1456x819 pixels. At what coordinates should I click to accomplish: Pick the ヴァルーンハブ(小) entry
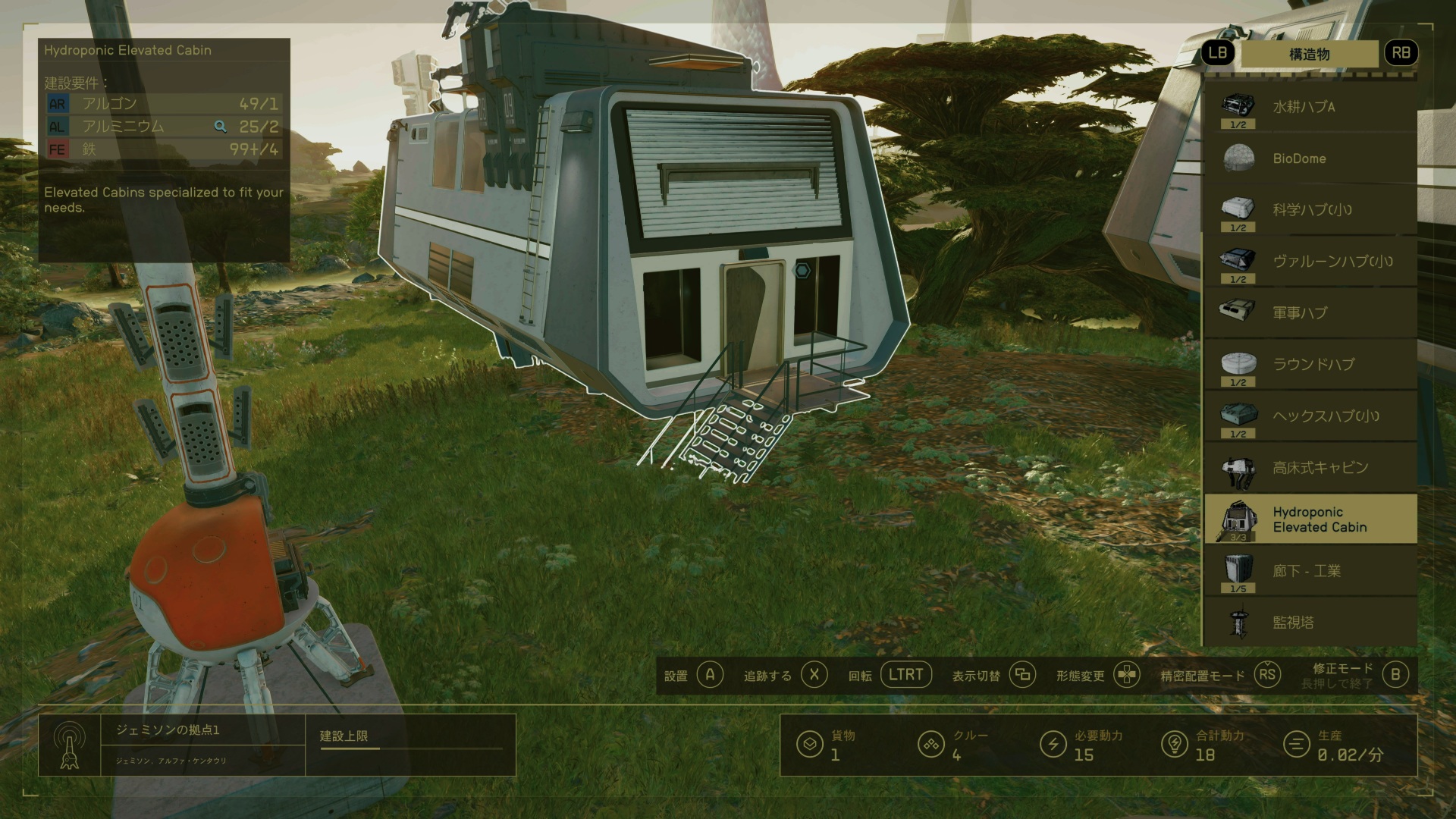(x=1310, y=262)
